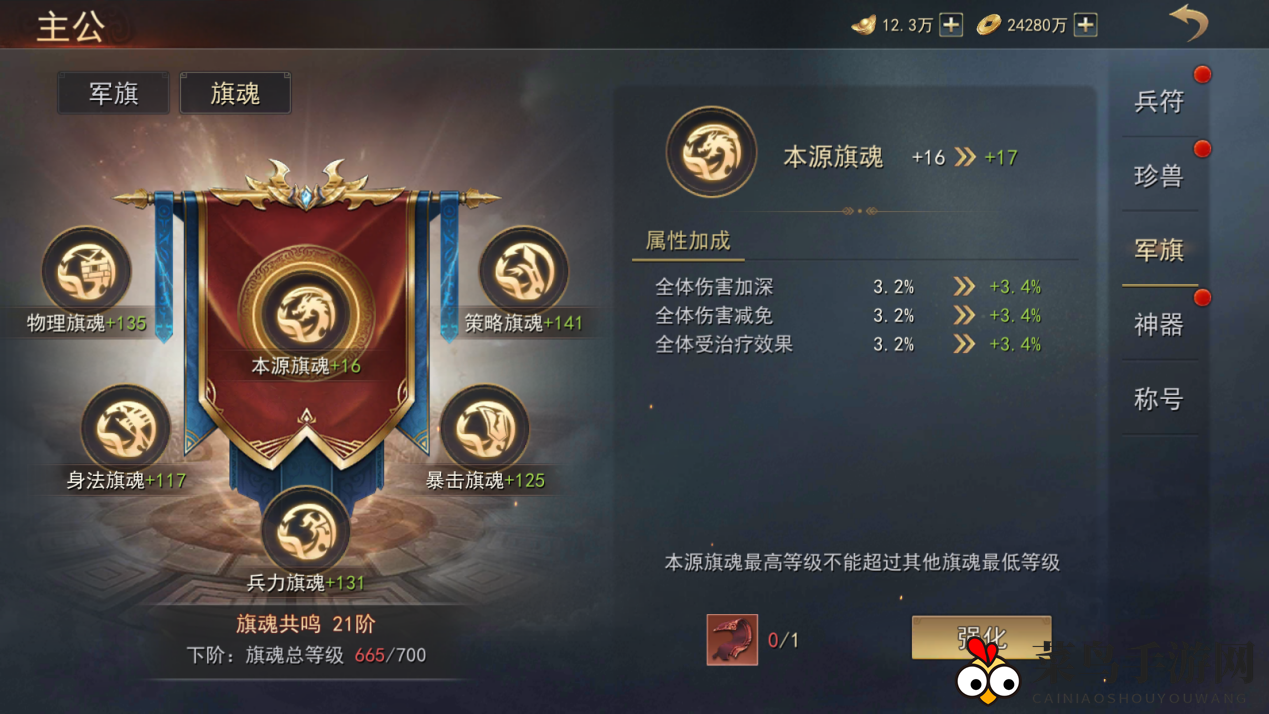Choose the 物理旗魂 icon
This screenshot has width=1269, height=714.
[x=86, y=271]
